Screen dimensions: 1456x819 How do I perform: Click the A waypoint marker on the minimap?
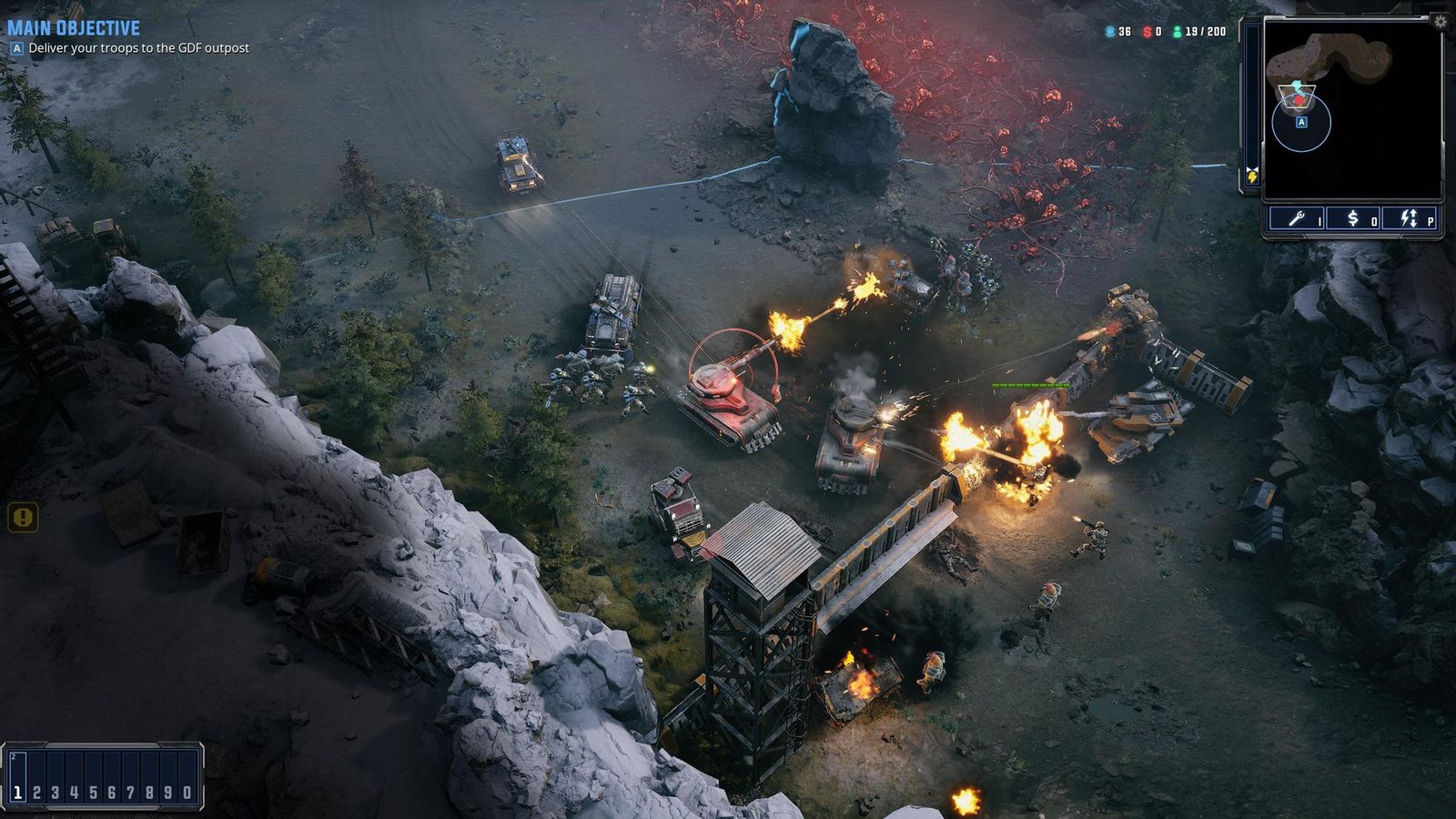coord(1301,122)
